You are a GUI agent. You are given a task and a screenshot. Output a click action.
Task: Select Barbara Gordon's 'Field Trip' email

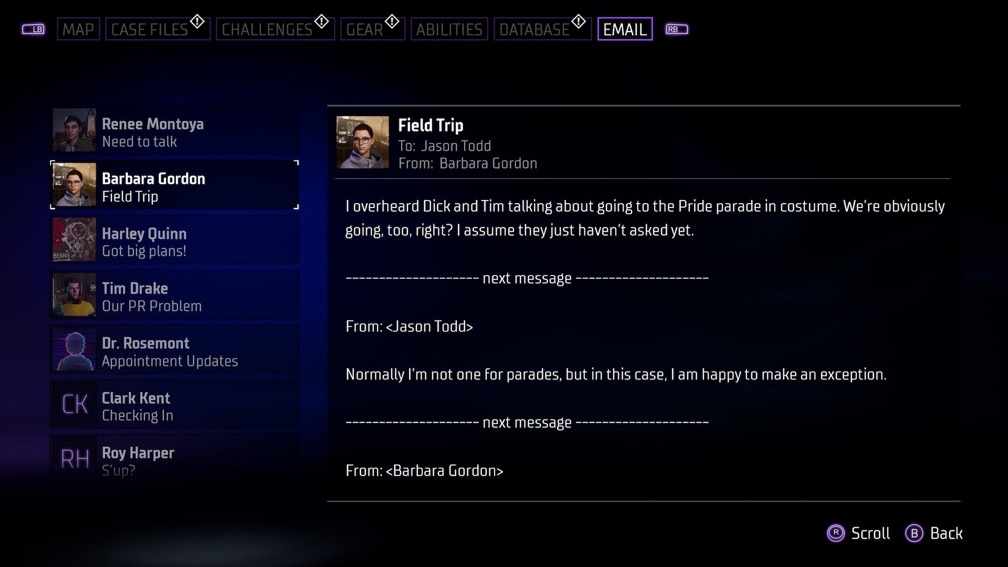[x=174, y=186]
